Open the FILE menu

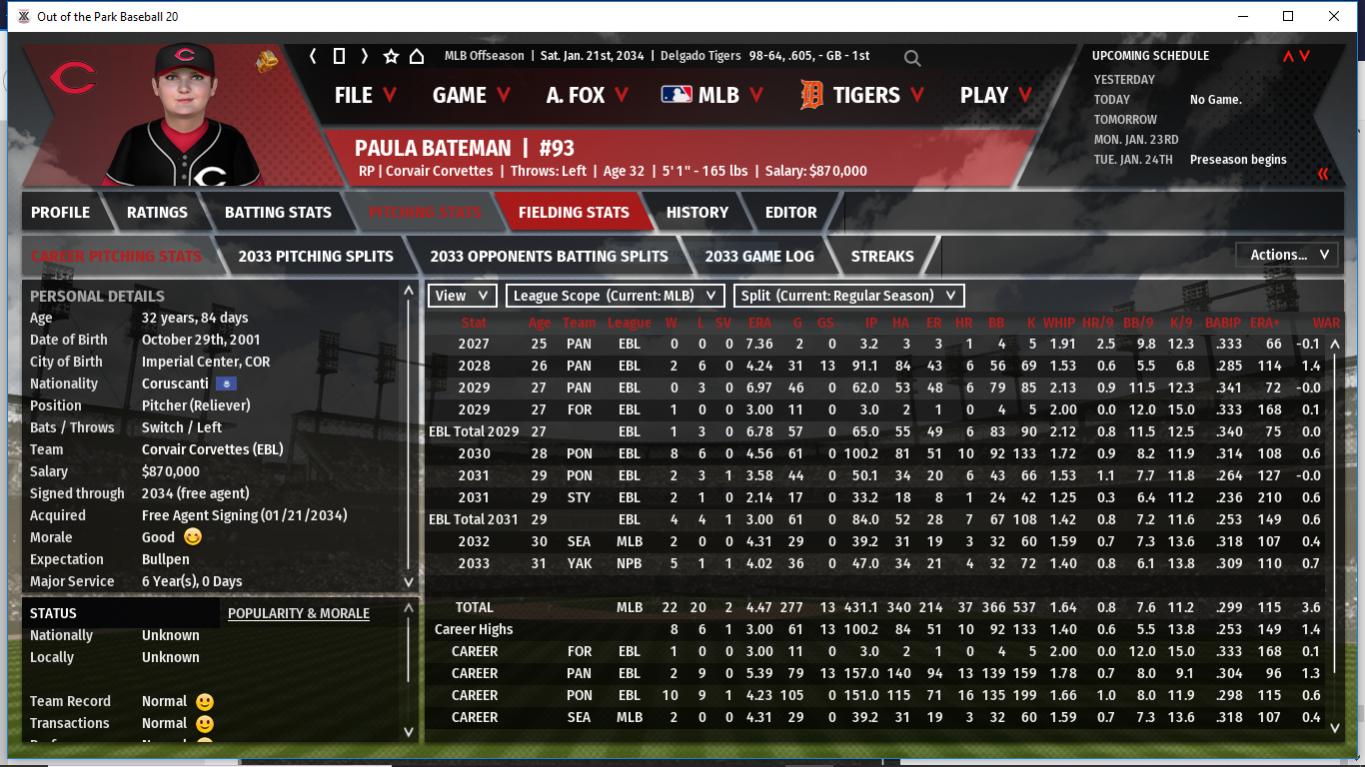pyautogui.click(x=364, y=95)
